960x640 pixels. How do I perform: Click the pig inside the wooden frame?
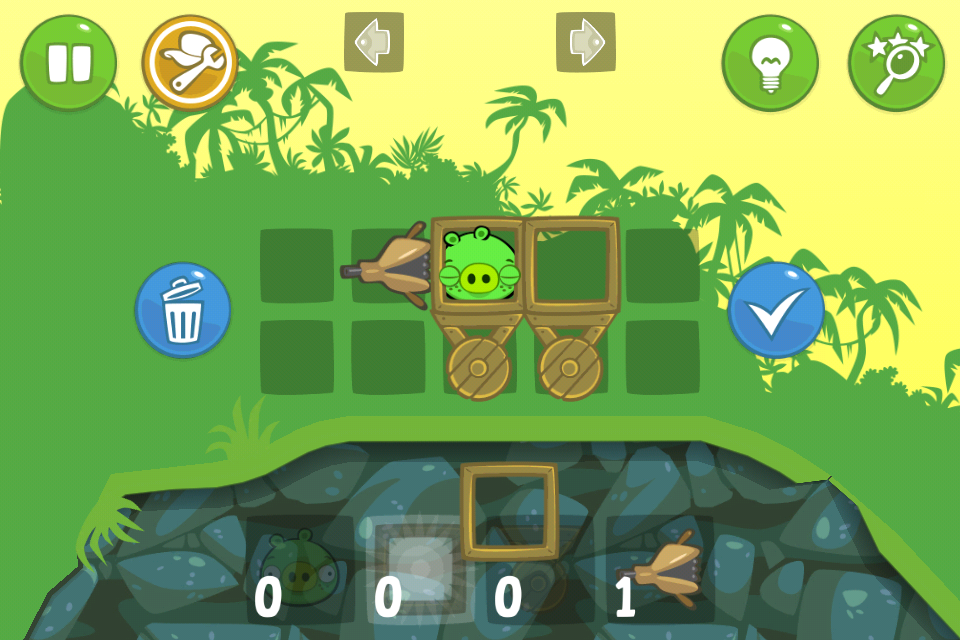coord(479,265)
